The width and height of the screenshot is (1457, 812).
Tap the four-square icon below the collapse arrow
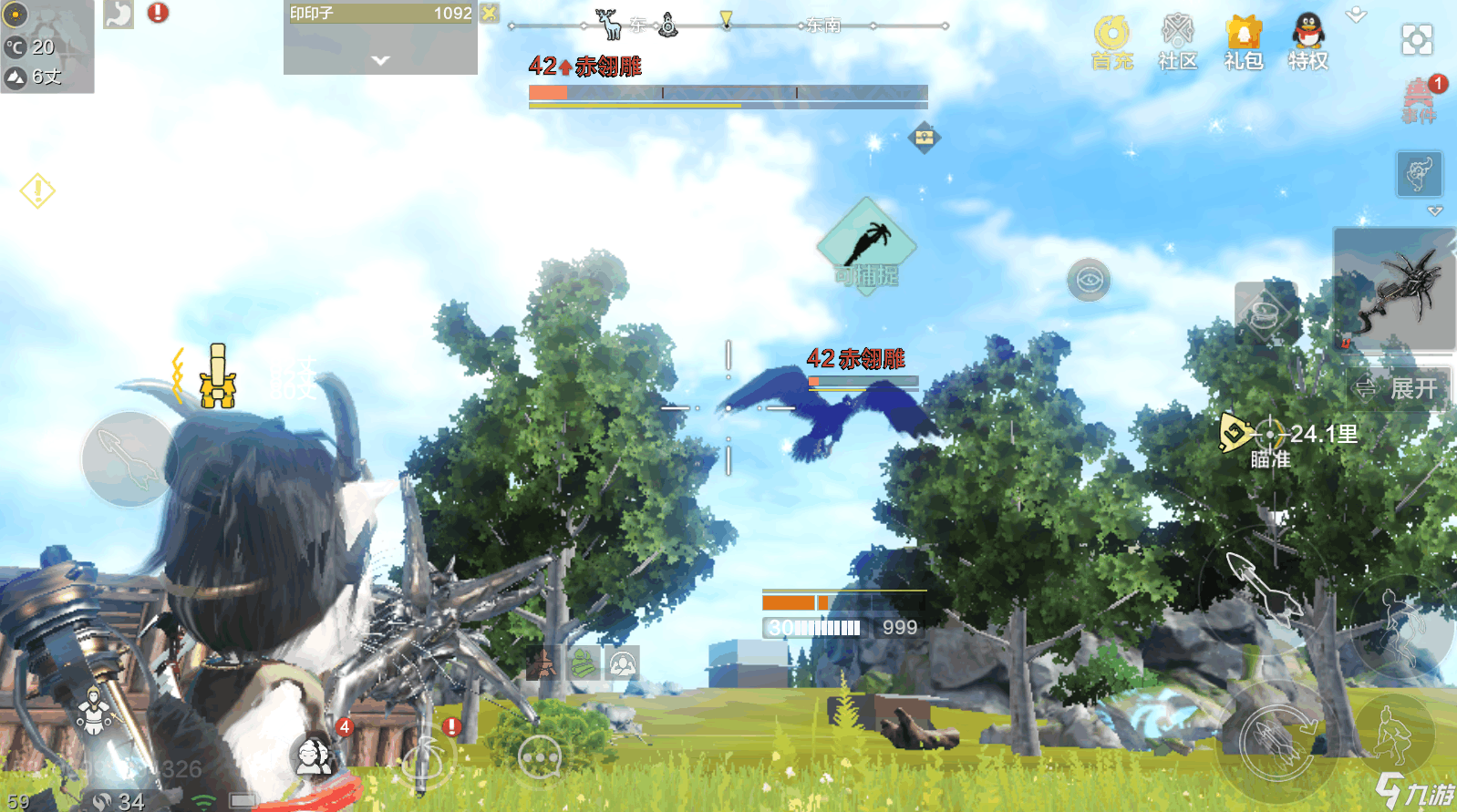1416,39
